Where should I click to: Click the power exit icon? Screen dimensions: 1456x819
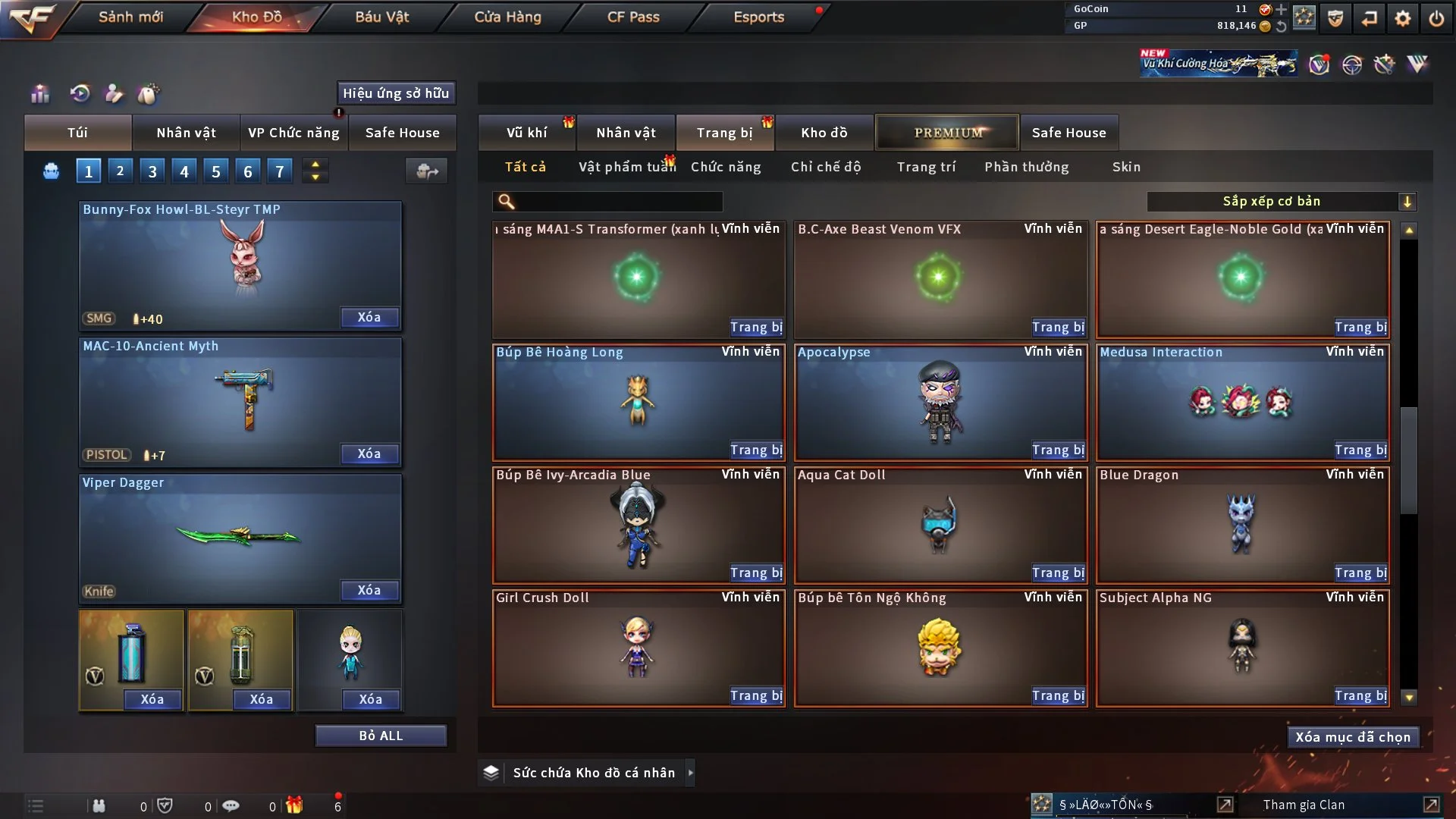pyautogui.click(x=1436, y=18)
